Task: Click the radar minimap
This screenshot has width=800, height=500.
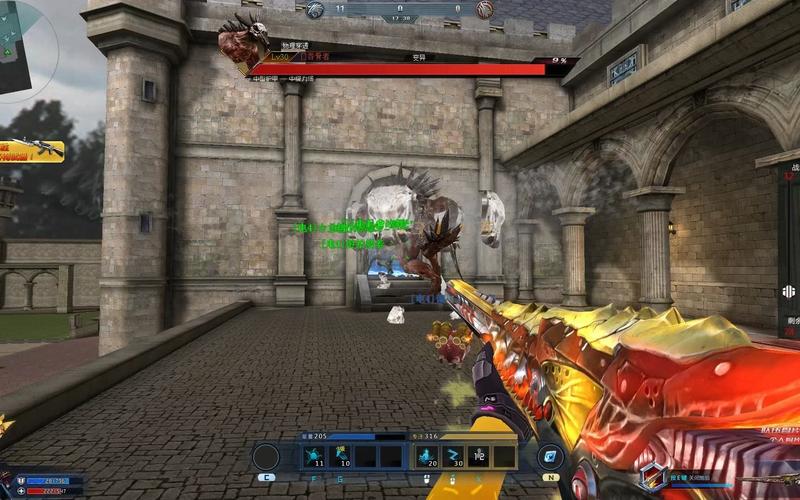Action: [x=22, y=45]
